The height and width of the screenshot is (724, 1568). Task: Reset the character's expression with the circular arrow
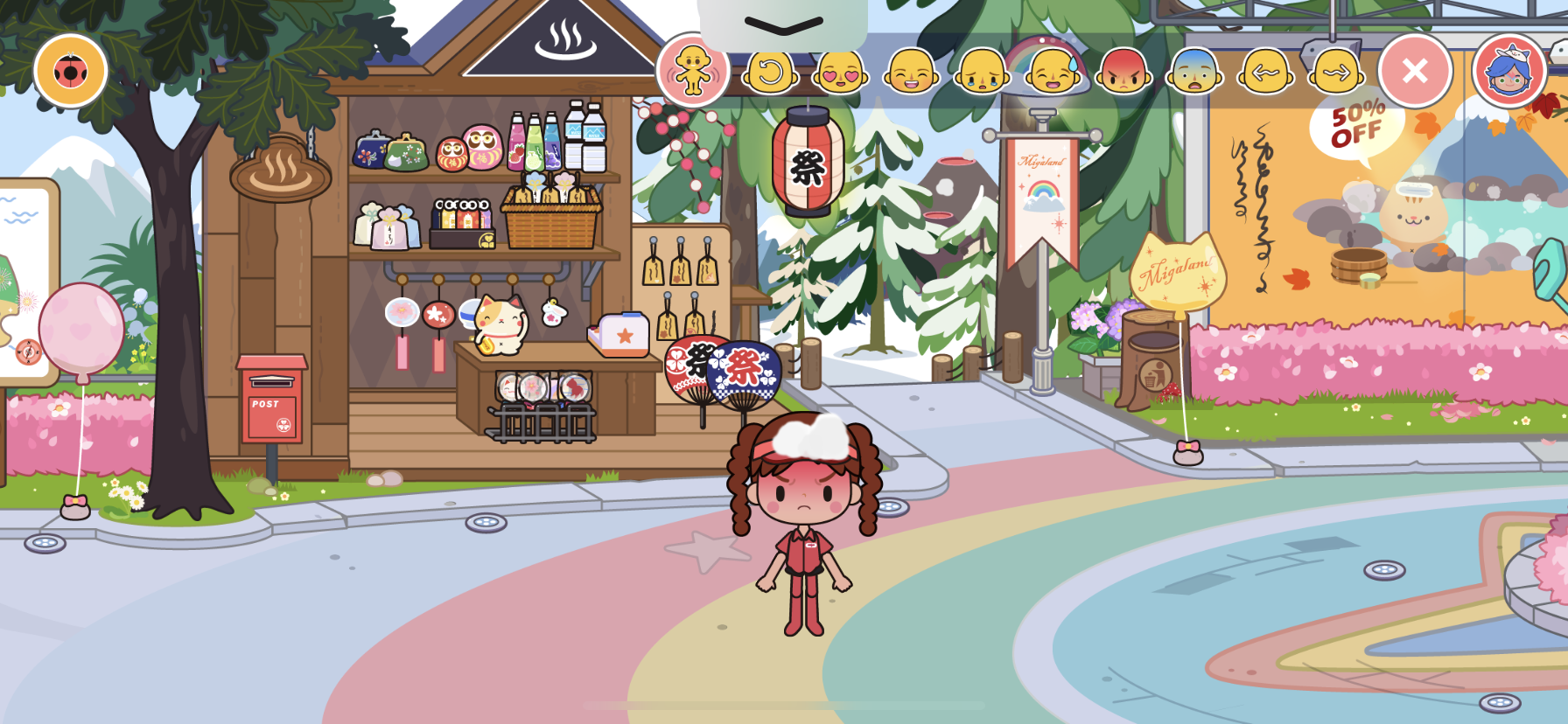point(770,73)
